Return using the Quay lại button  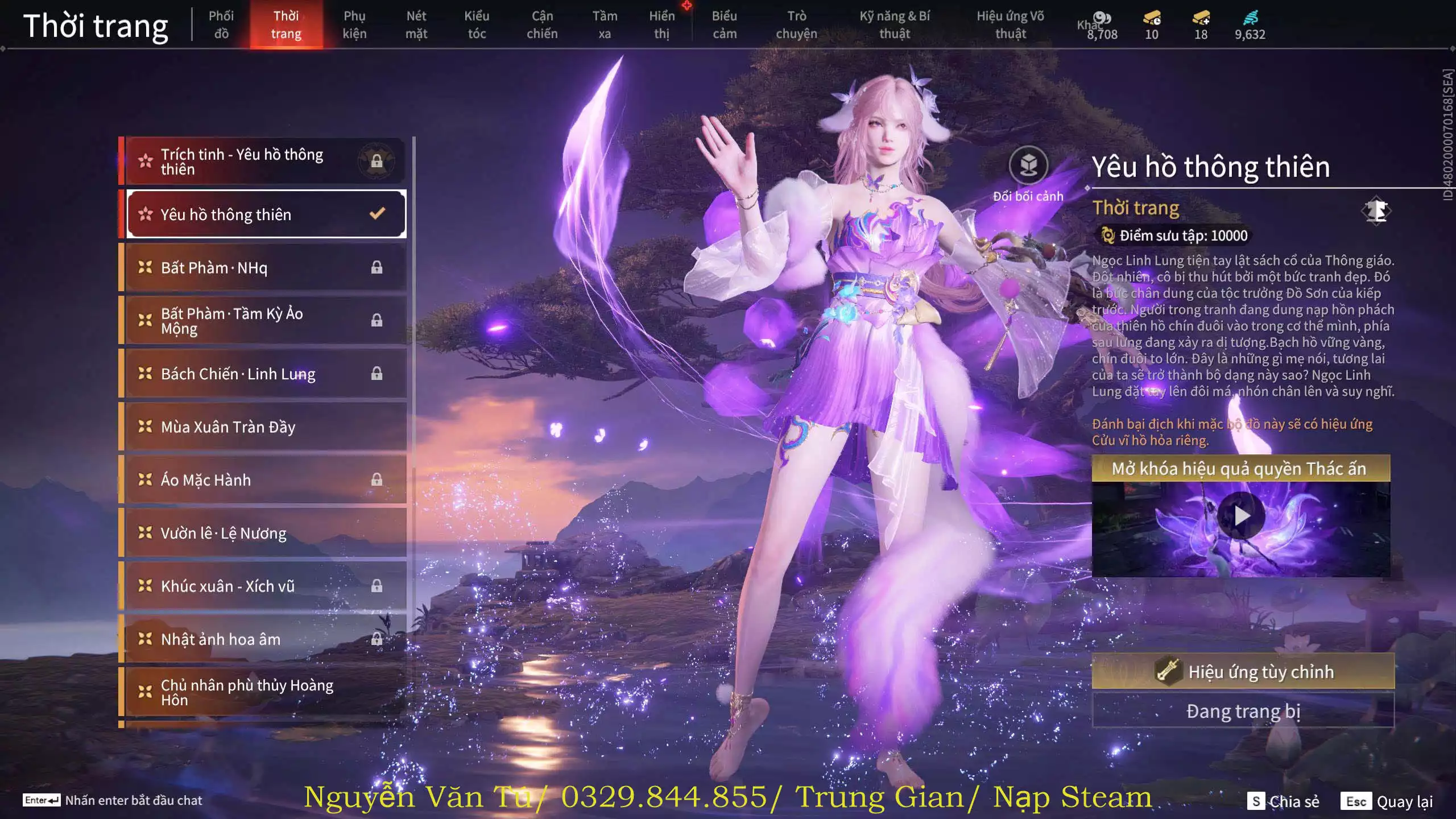tap(1387, 801)
